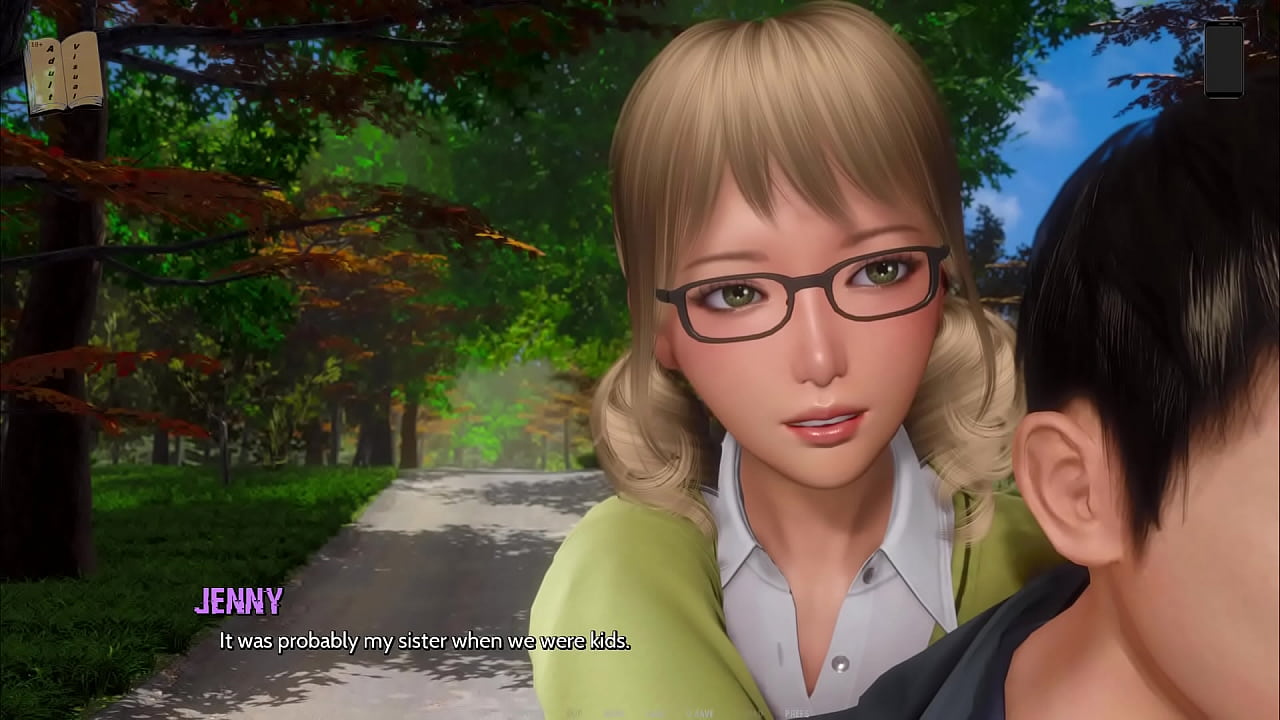Open Prefs in the quick menu
The image size is (1280, 720).
click(x=797, y=713)
